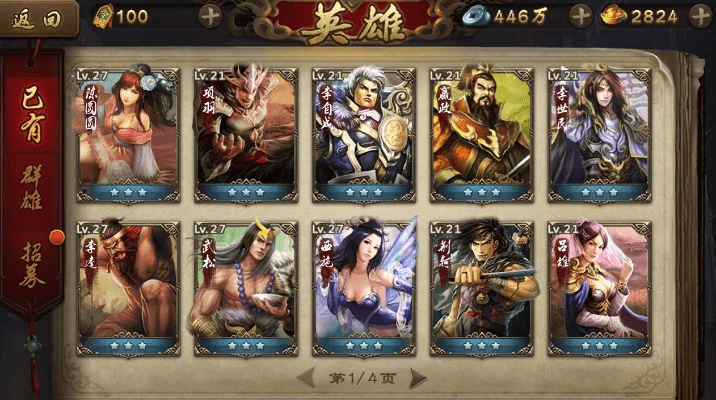Choose the 项羽 hero card
This screenshot has height=400, width=716.
[245, 135]
